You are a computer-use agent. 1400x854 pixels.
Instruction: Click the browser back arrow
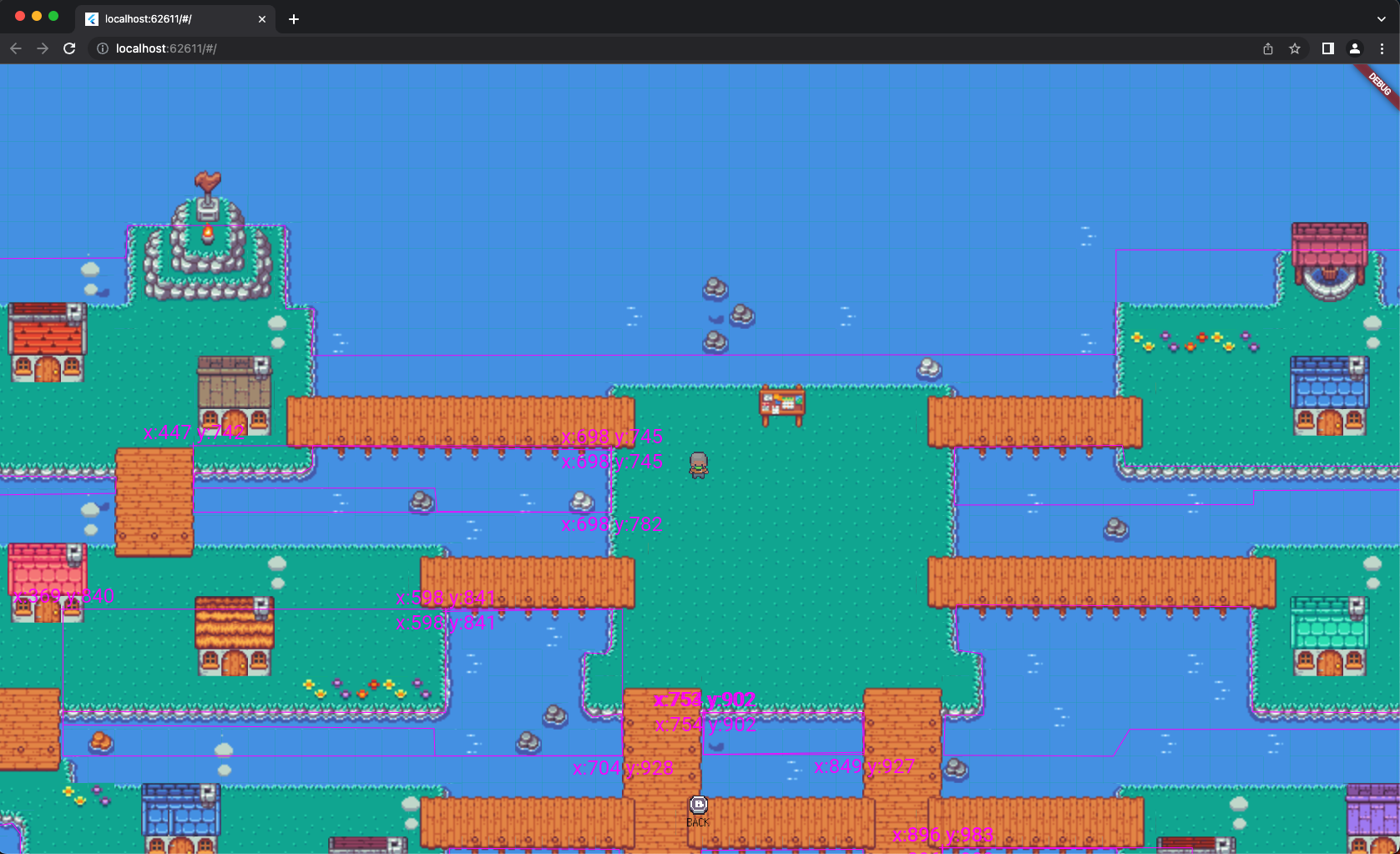tap(16, 48)
